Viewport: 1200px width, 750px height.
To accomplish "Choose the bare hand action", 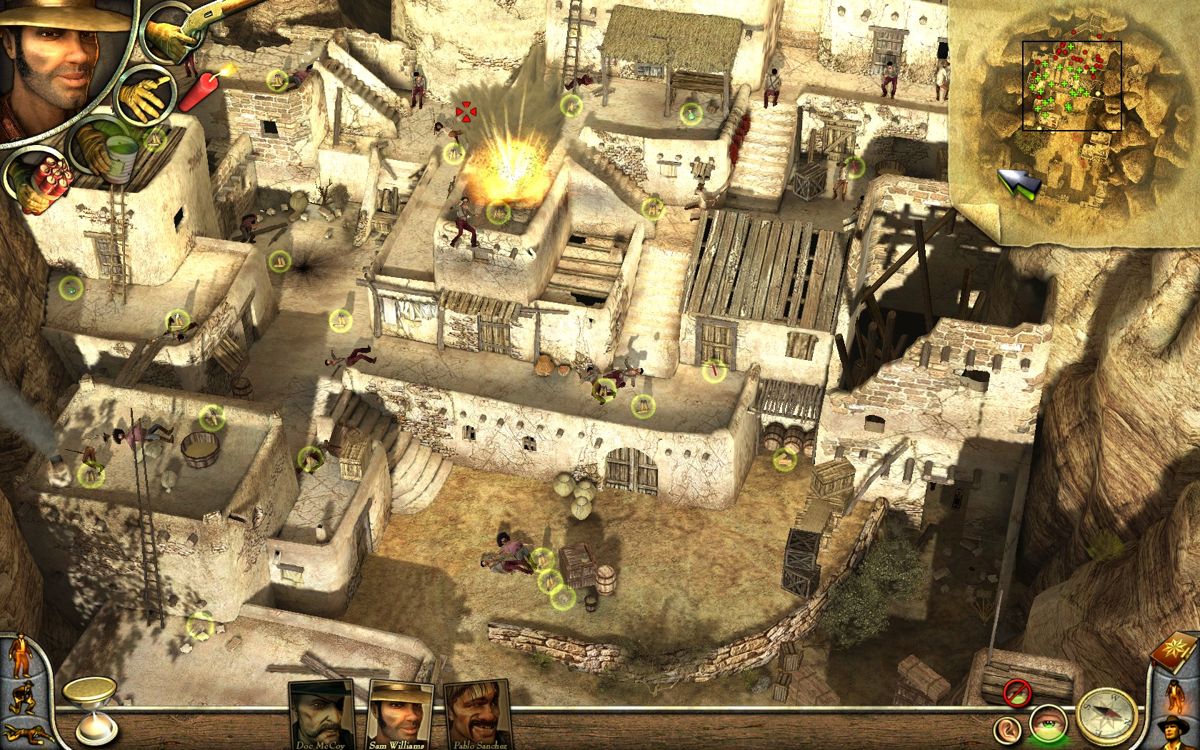I will 144,96.
